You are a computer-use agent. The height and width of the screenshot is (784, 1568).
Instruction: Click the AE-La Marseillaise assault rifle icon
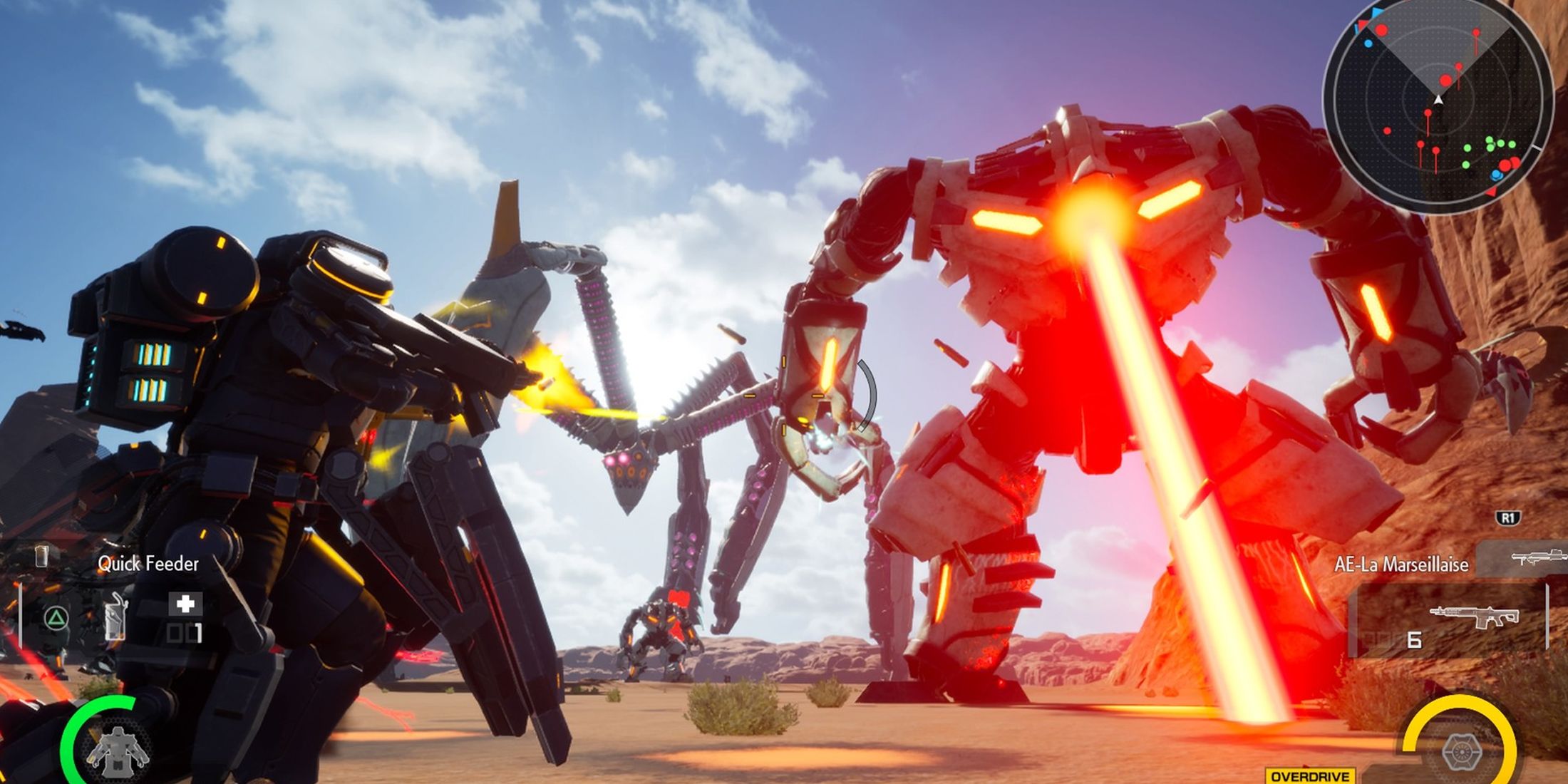point(1474,616)
